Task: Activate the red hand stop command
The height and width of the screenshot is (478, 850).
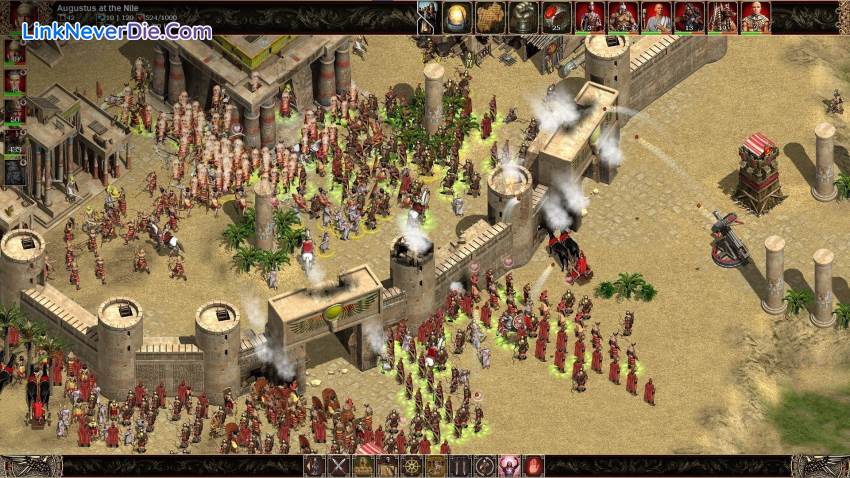Action: (x=534, y=466)
